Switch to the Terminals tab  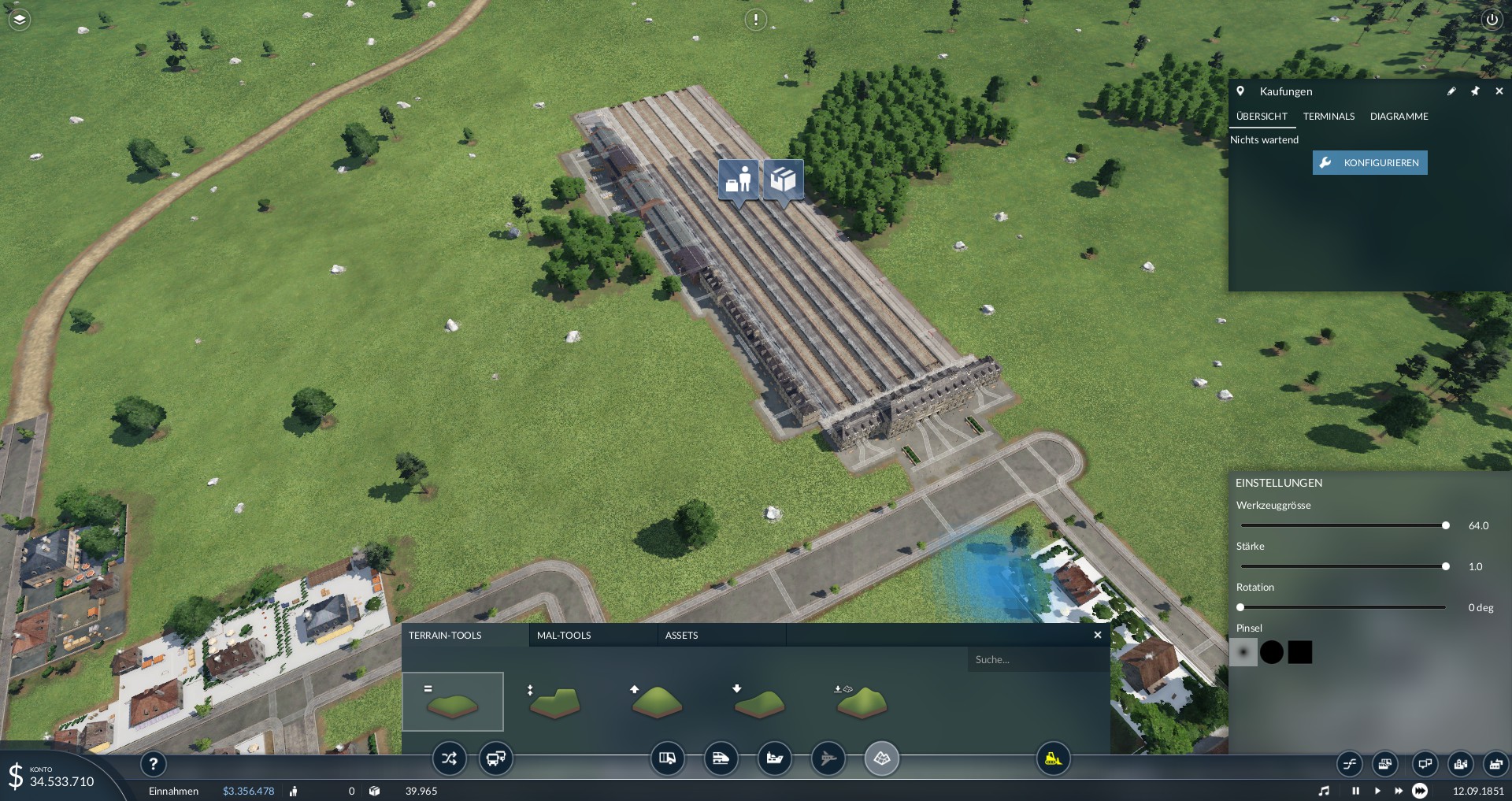click(1329, 117)
